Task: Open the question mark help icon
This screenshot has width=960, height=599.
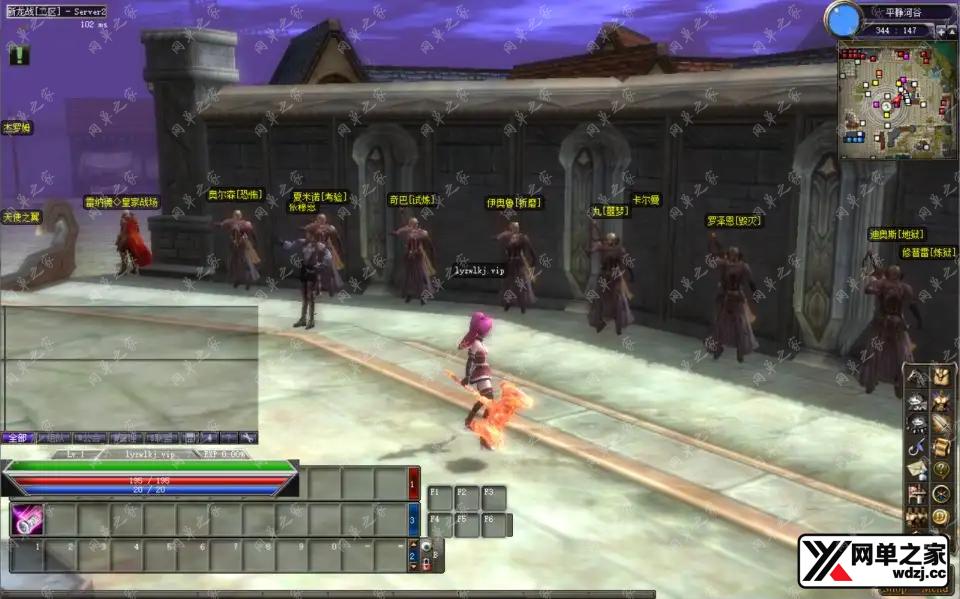Action: click(x=940, y=469)
